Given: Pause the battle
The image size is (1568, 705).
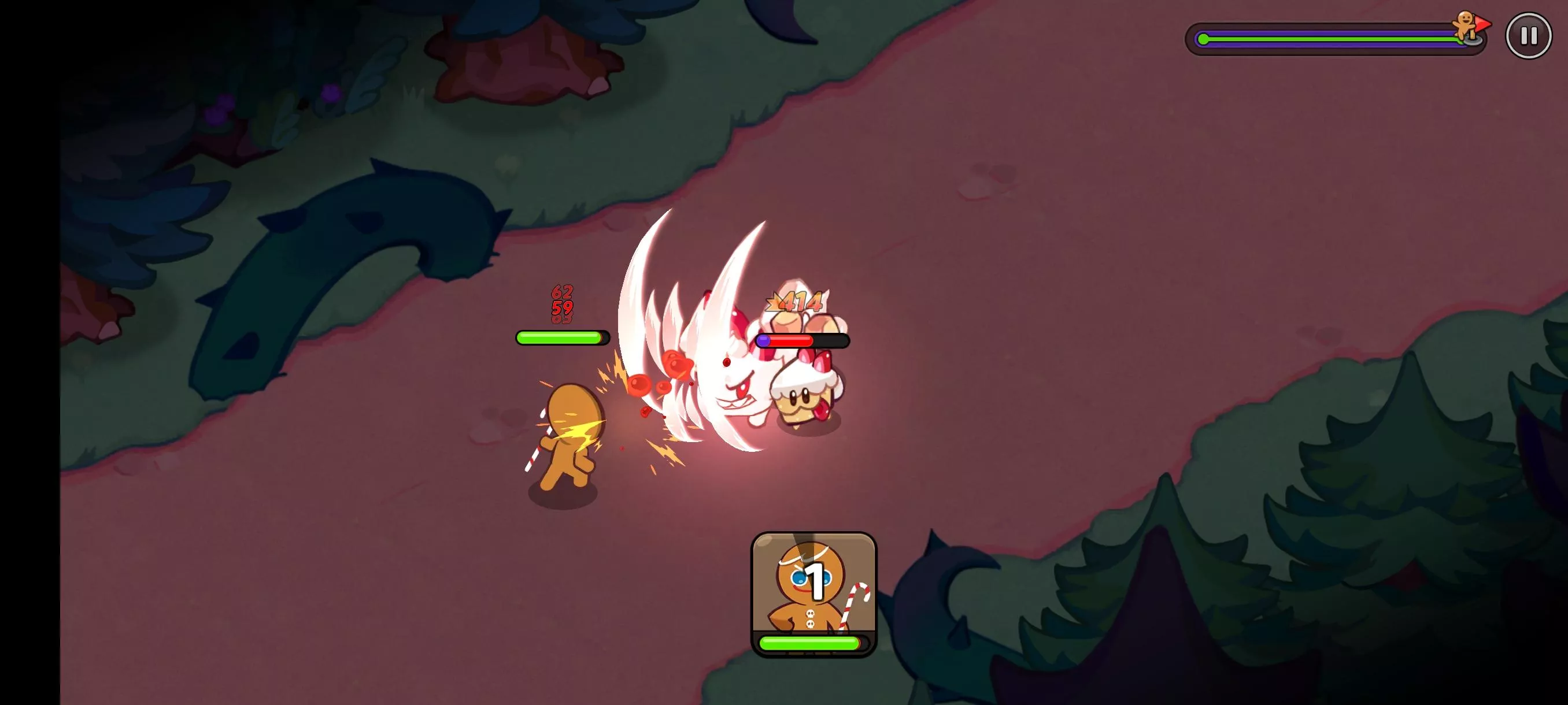Looking at the screenshot, I should click(x=1528, y=36).
